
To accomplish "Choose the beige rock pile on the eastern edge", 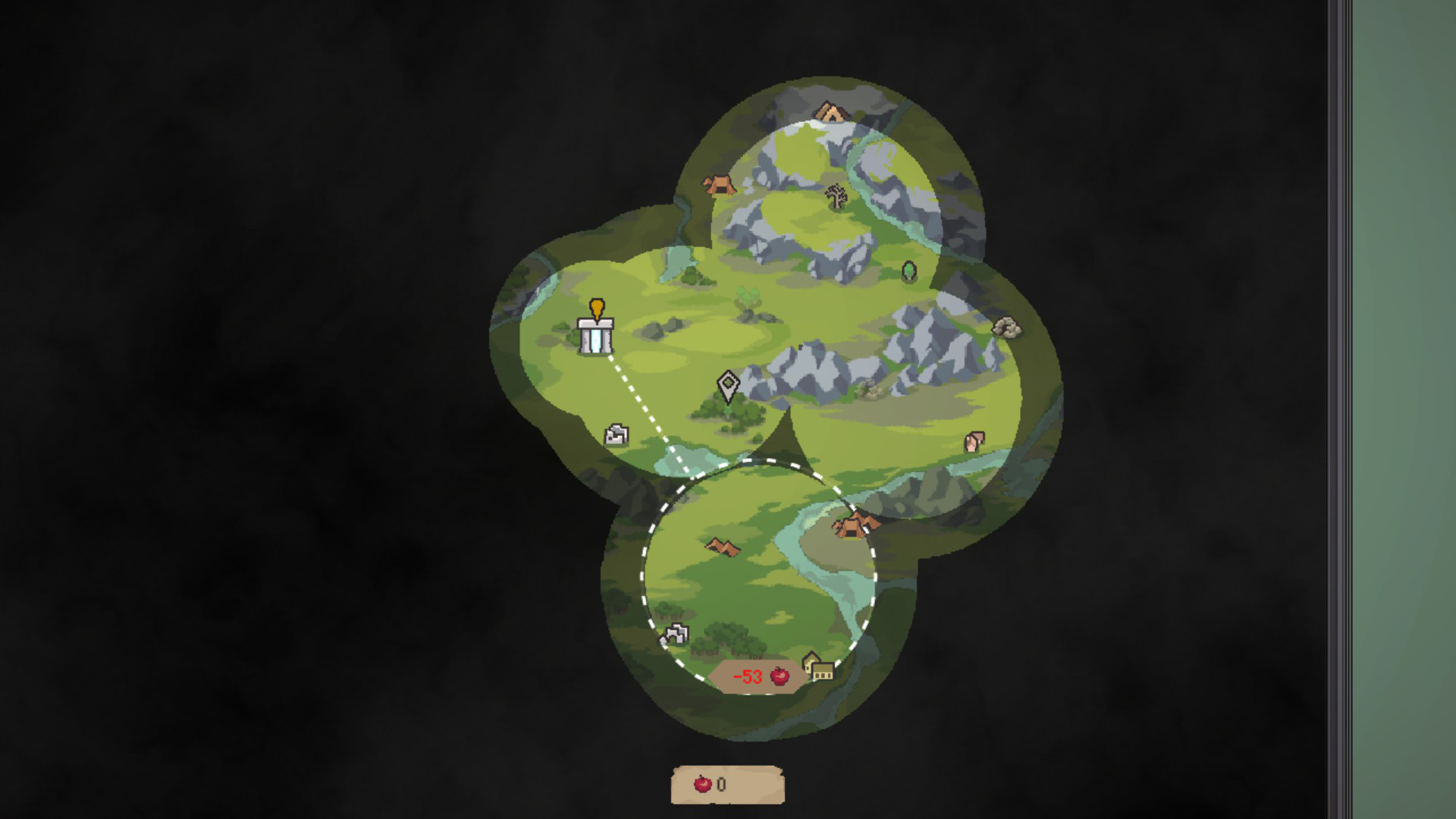I will point(1006,328).
